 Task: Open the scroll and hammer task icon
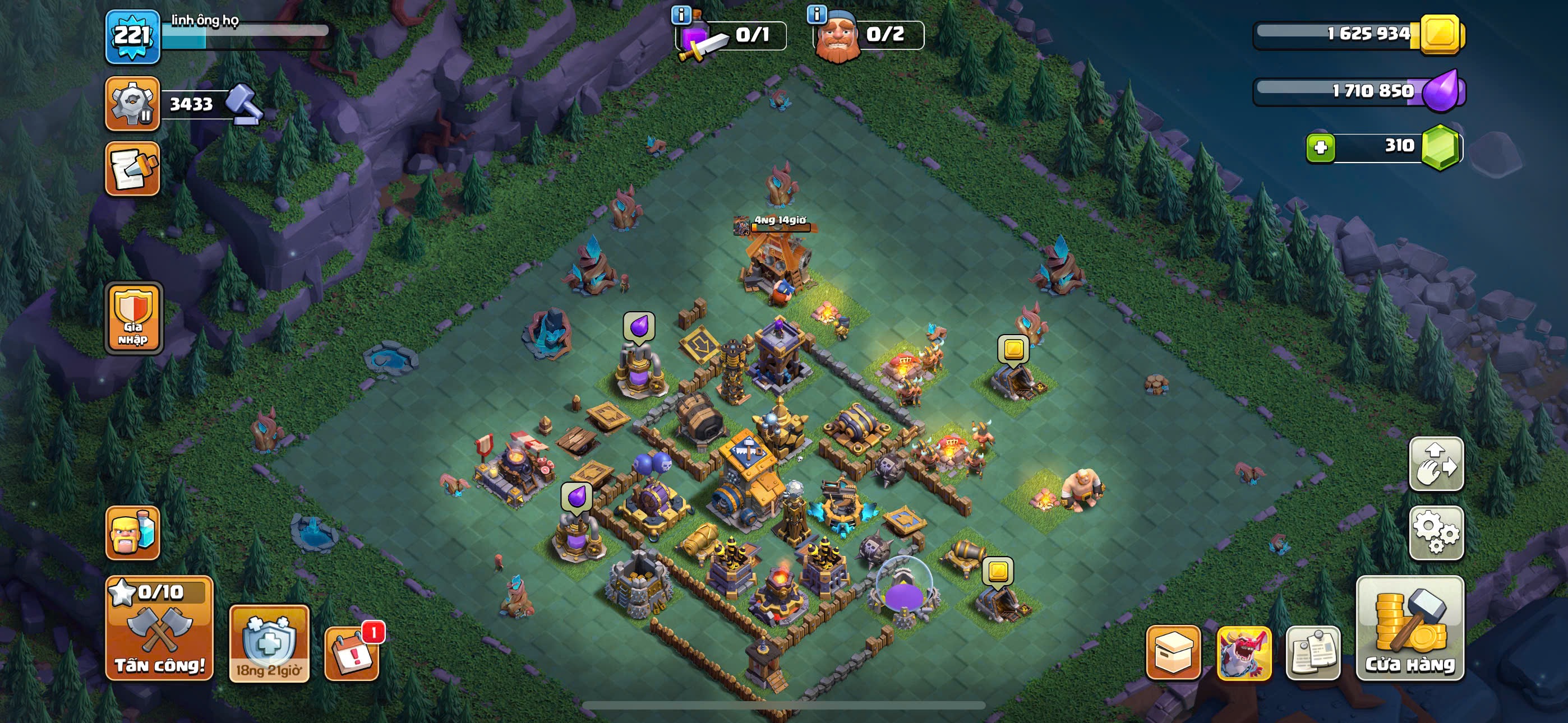pyautogui.click(x=133, y=169)
